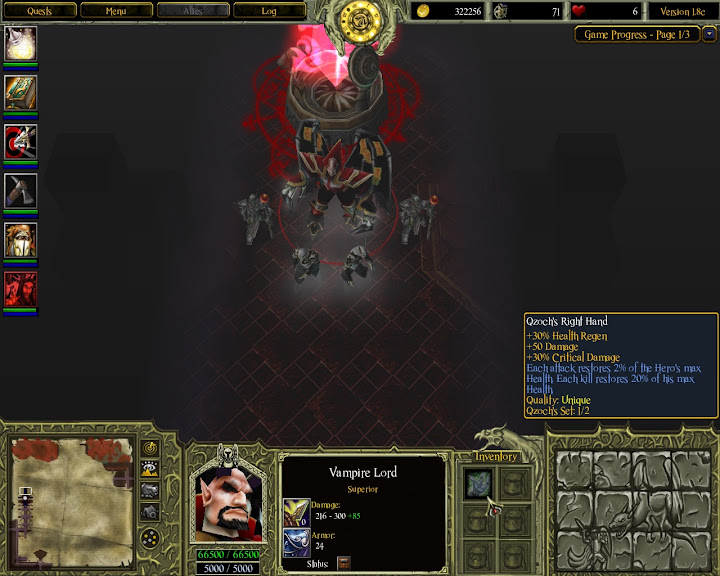Select the masked bearded hero icon
Screen dimensions: 720x576
[x=21, y=239]
